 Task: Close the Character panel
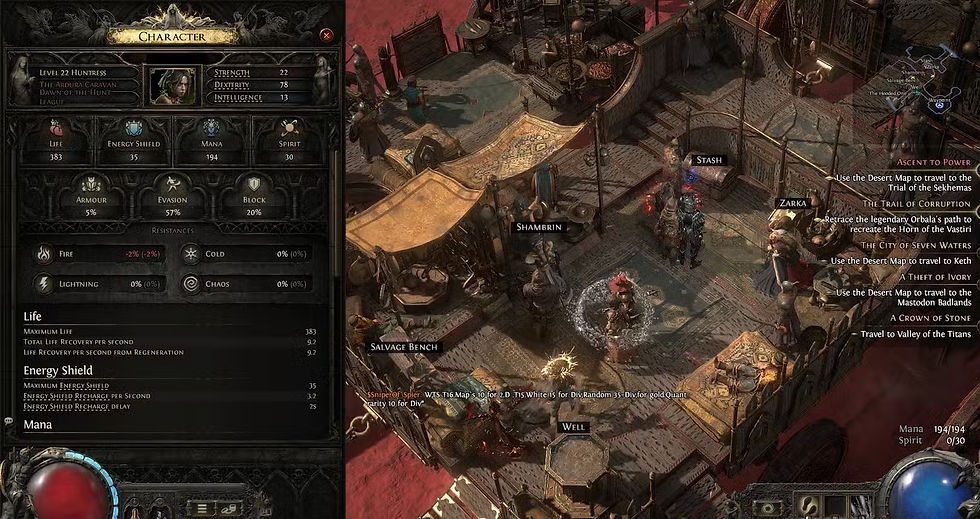pos(326,35)
